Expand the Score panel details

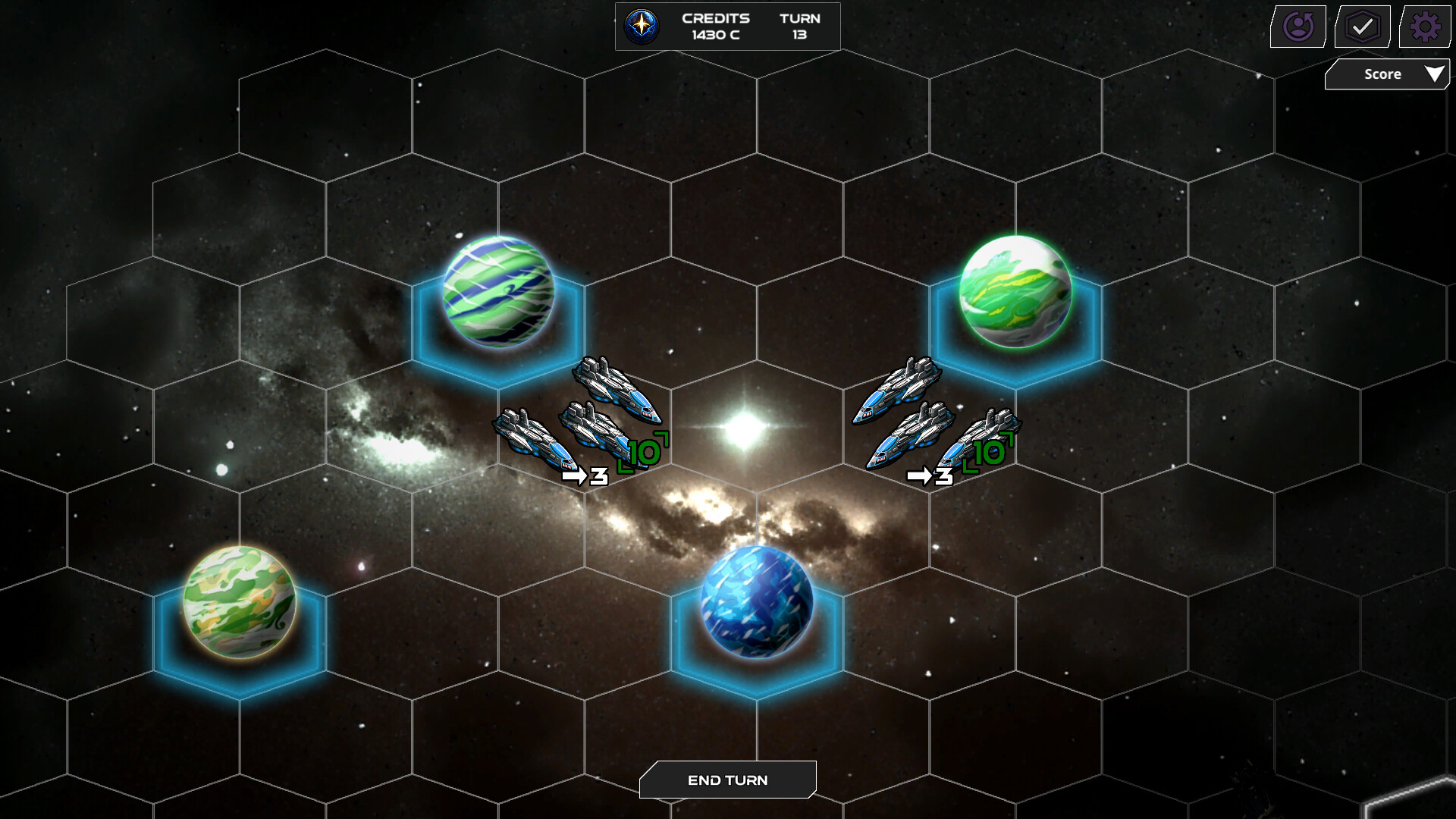[1386, 74]
